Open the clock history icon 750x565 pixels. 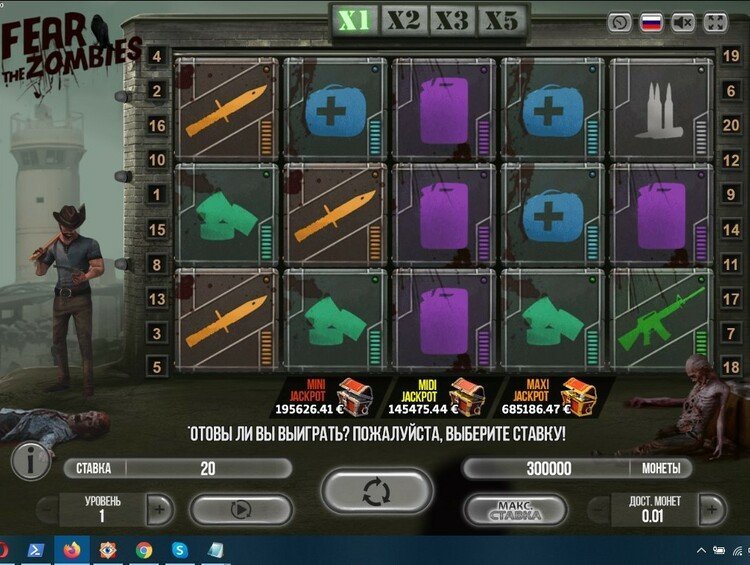620,22
